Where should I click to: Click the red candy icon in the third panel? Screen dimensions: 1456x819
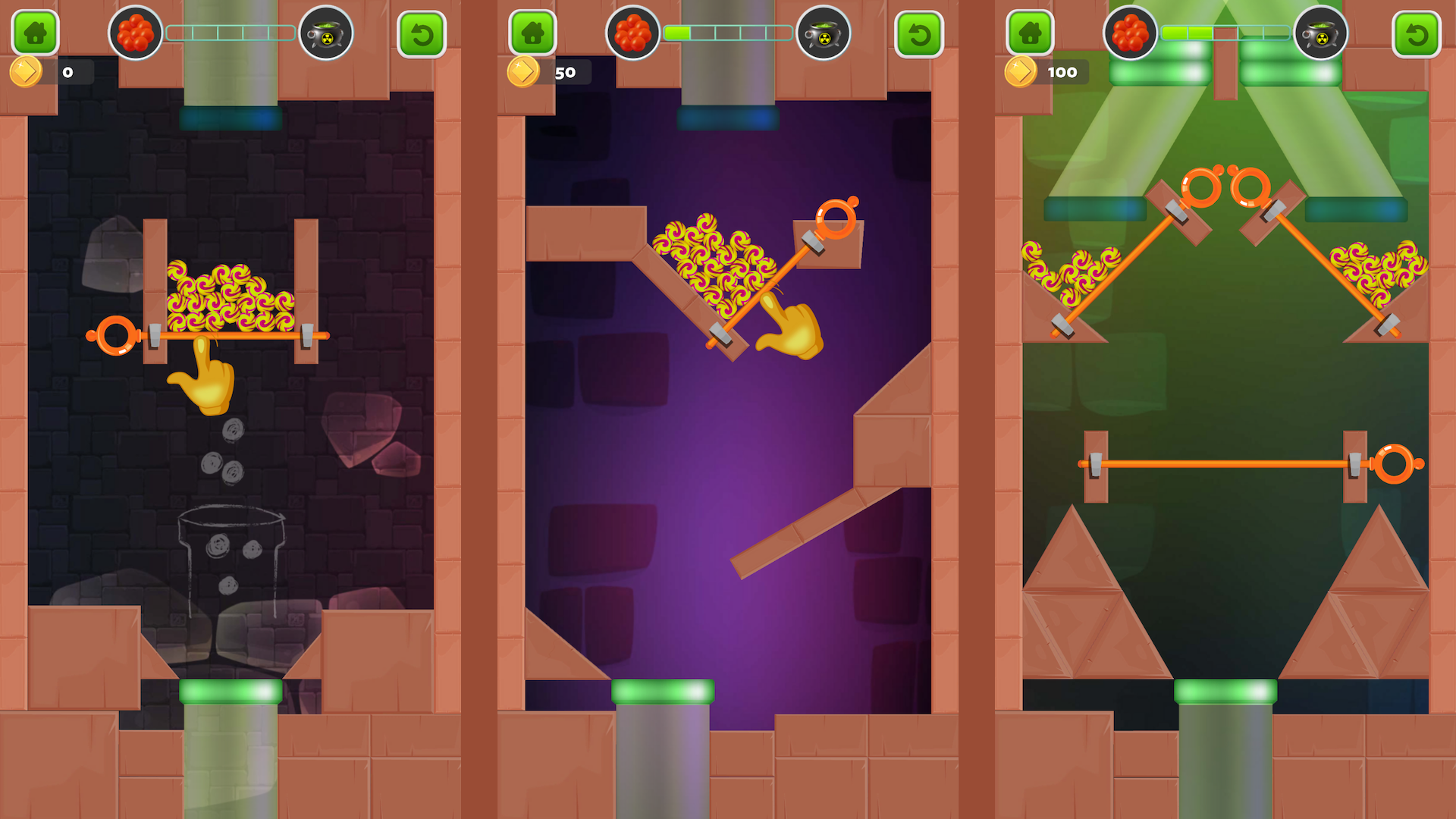point(1131,32)
